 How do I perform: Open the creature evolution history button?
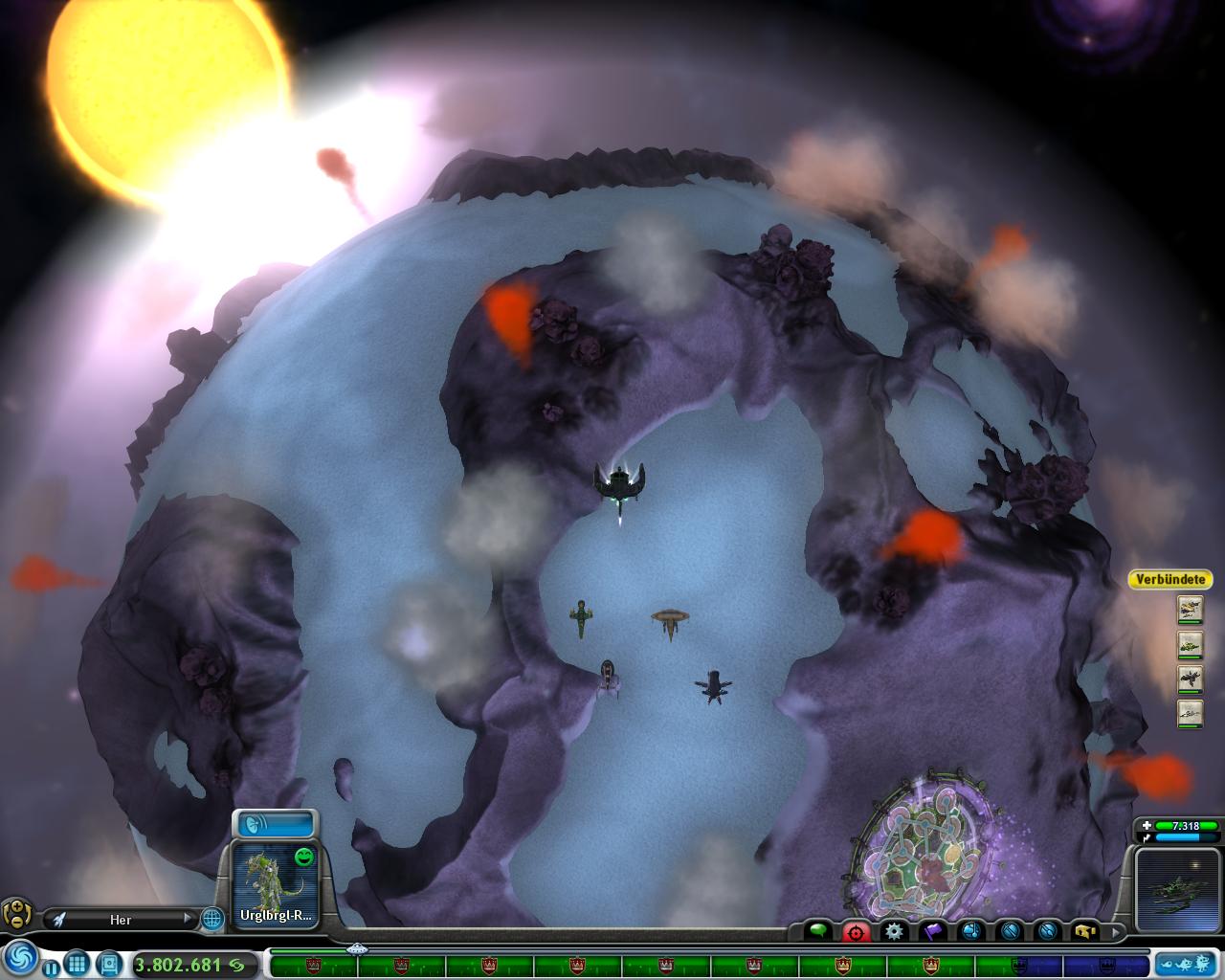(x=1187, y=964)
